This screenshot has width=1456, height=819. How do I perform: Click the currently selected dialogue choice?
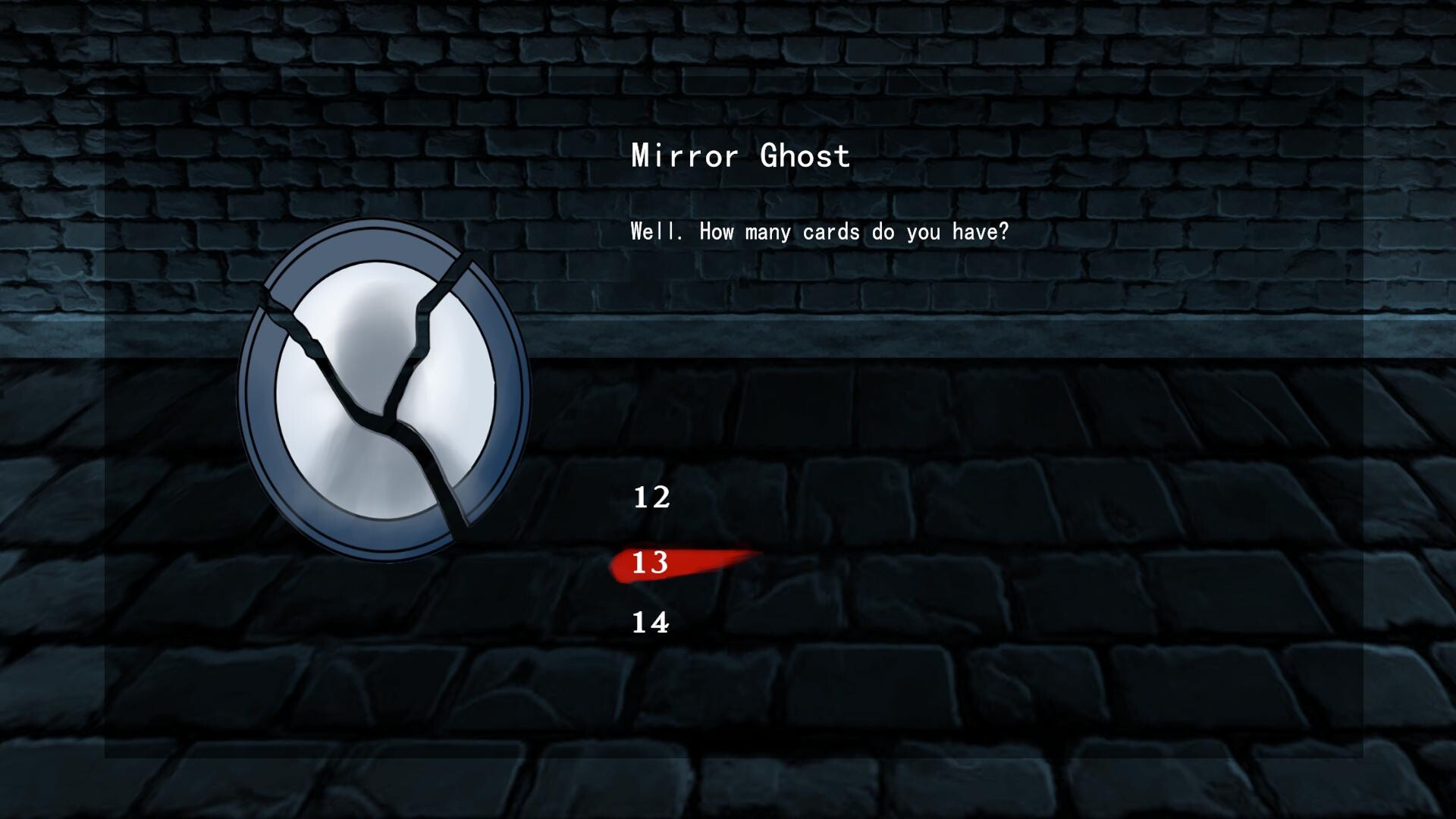click(x=651, y=563)
